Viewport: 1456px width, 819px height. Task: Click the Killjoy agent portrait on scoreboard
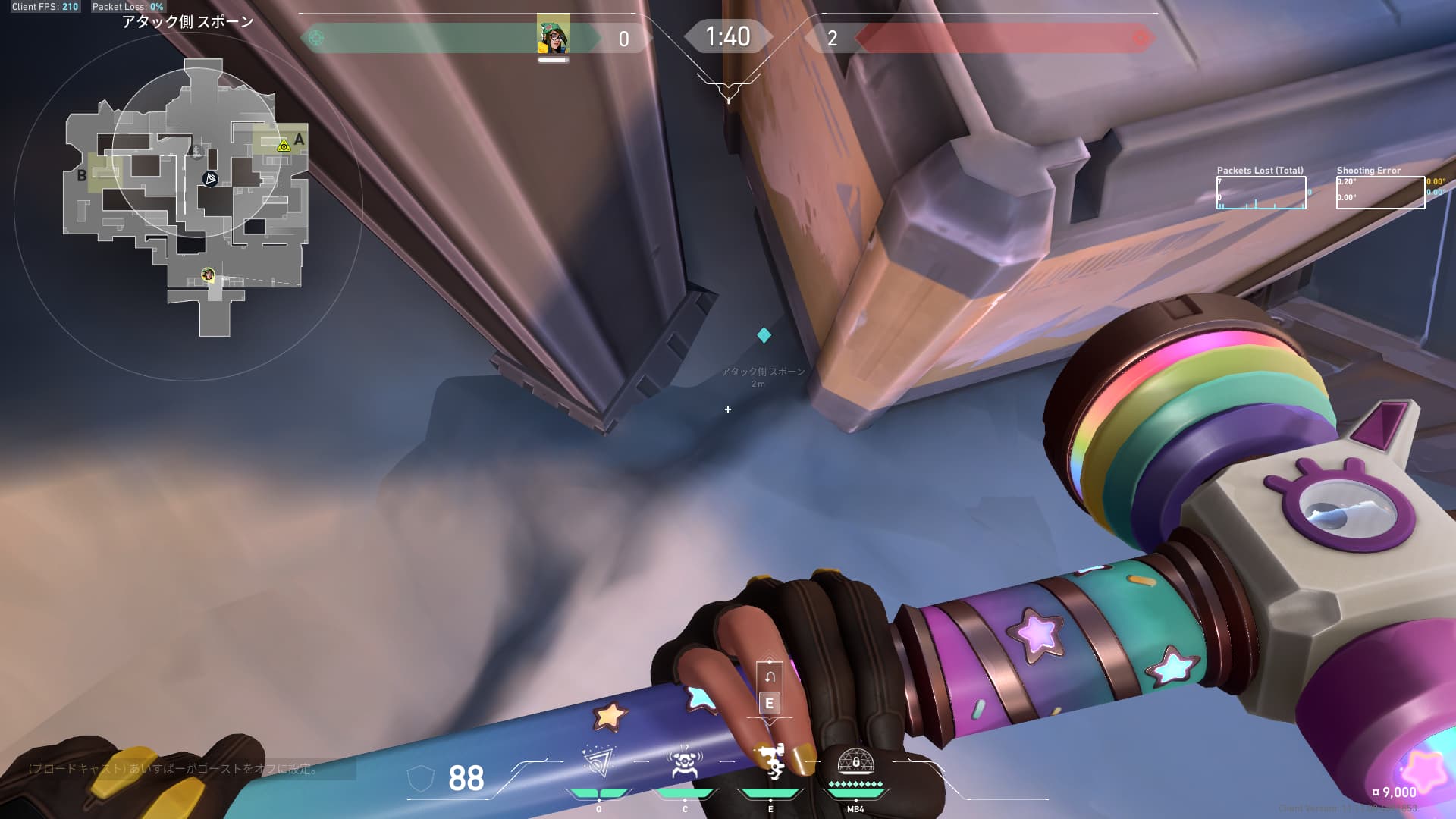[554, 36]
